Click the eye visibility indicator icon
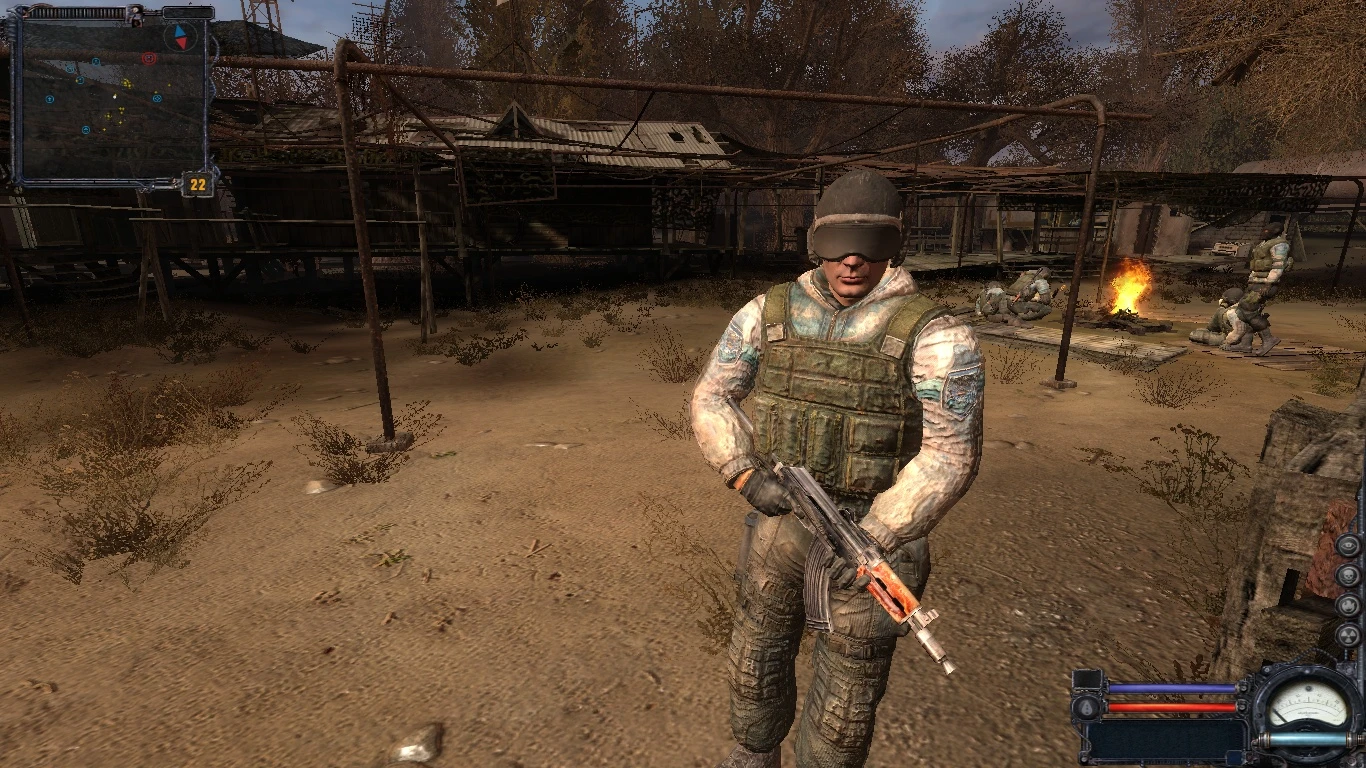This screenshot has height=768, width=1366. pos(1348,546)
